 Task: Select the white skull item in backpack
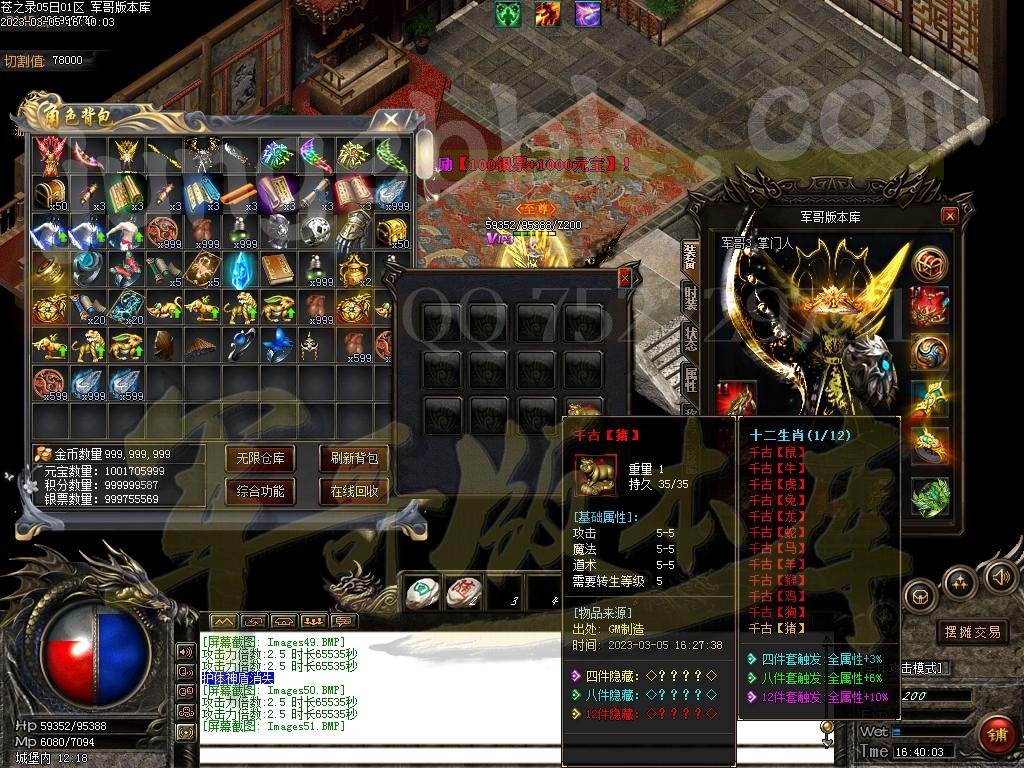(314, 231)
